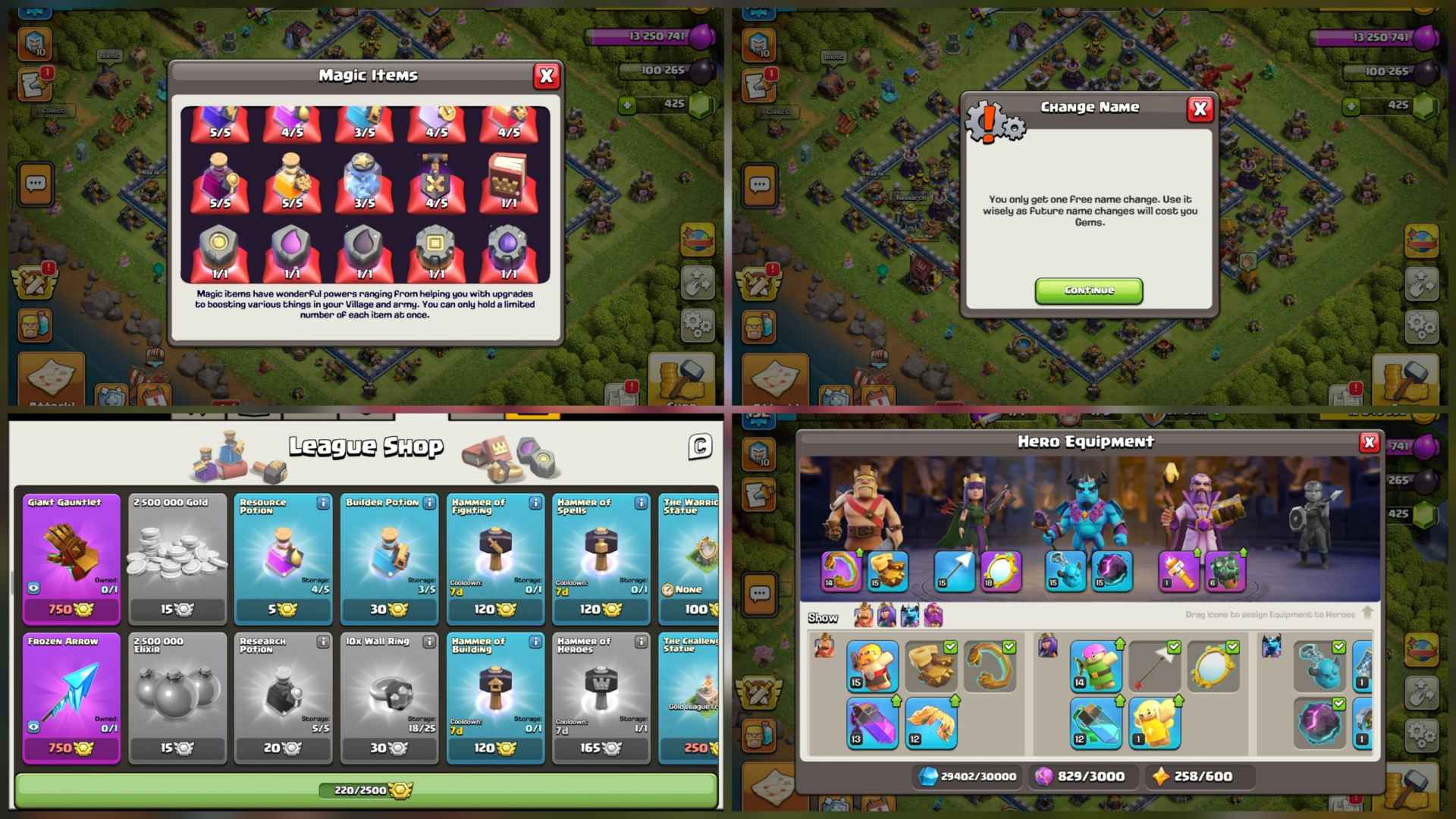This screenshot has height=819, width=1456.
Task: Click the settings gear icon in the sidebar
Action: point(695,325)
